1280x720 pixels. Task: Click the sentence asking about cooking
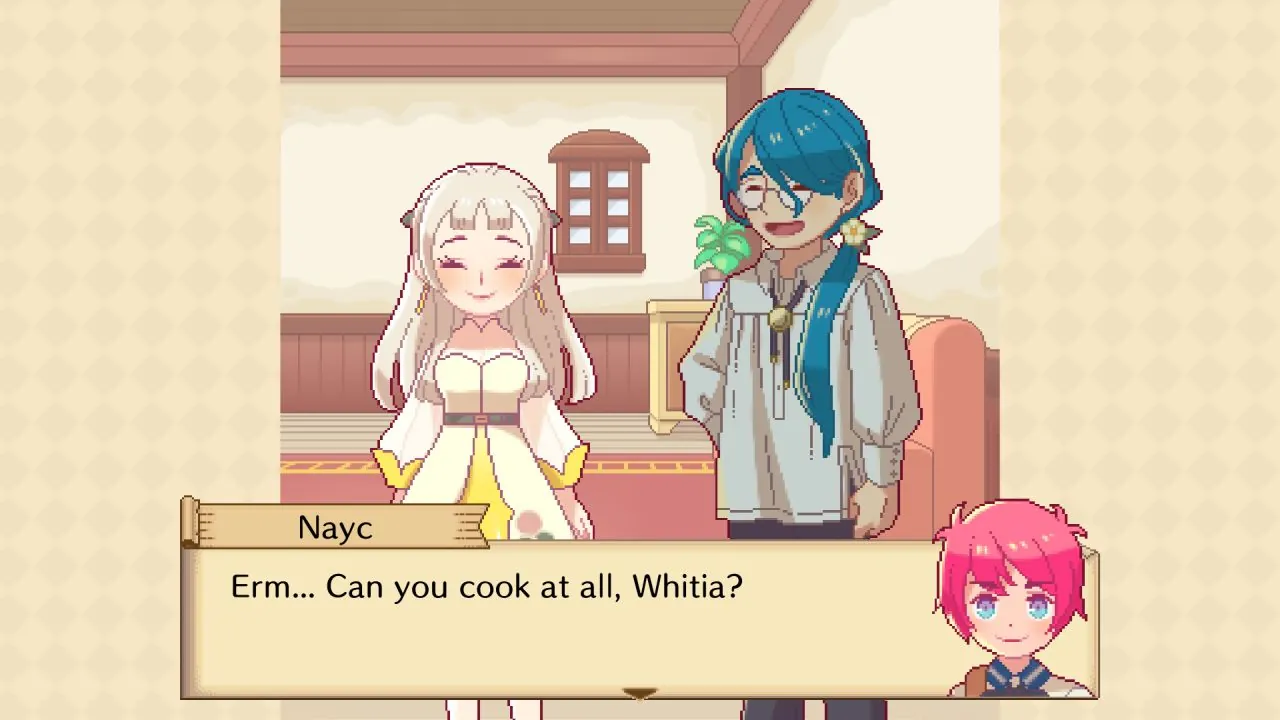pyautogui.click(x=485, y=587)
